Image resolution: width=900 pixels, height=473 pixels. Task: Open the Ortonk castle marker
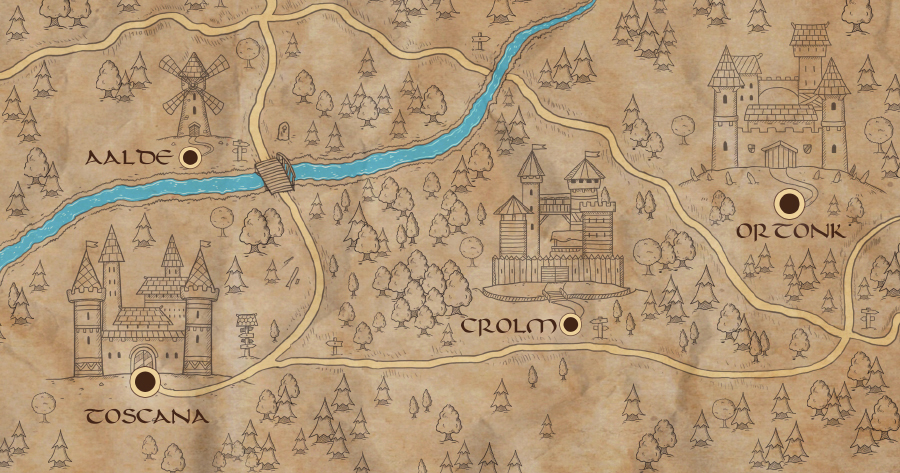pos(792,203)
